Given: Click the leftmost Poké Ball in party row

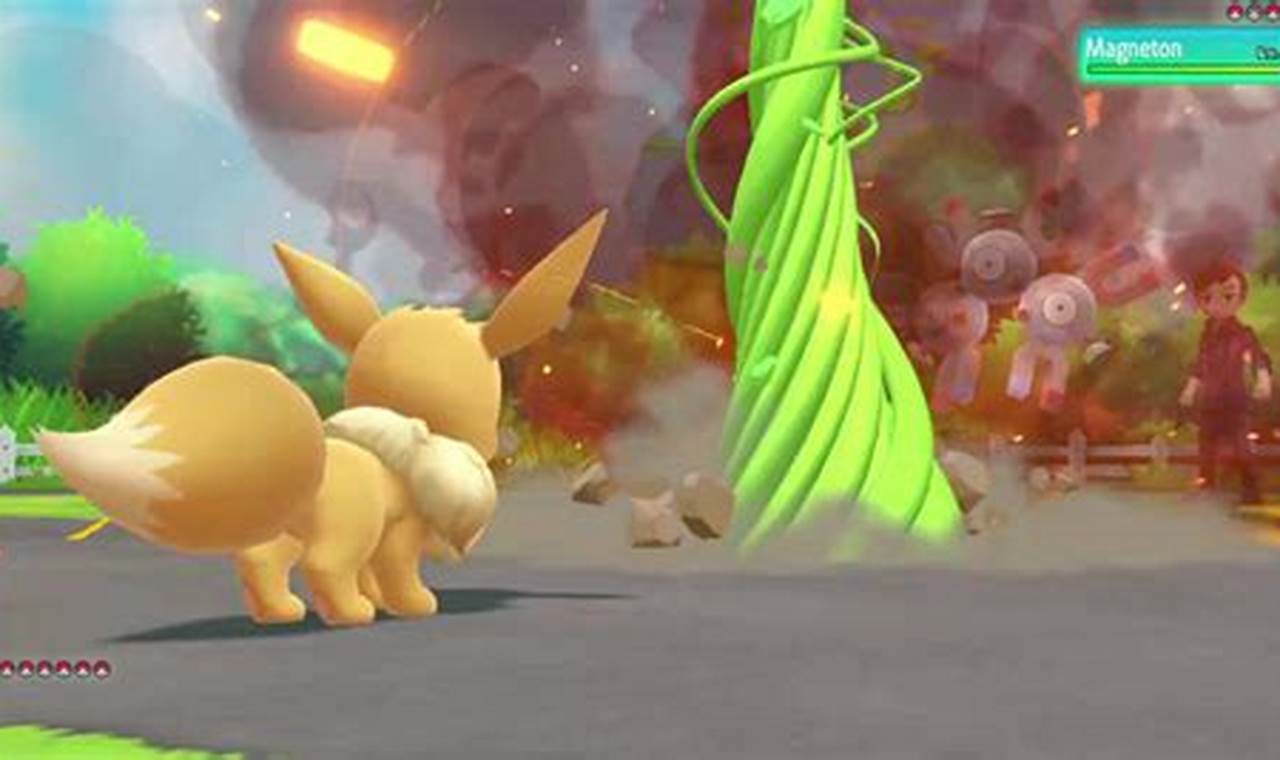Looking at the screenshot, I should point(7,670).
